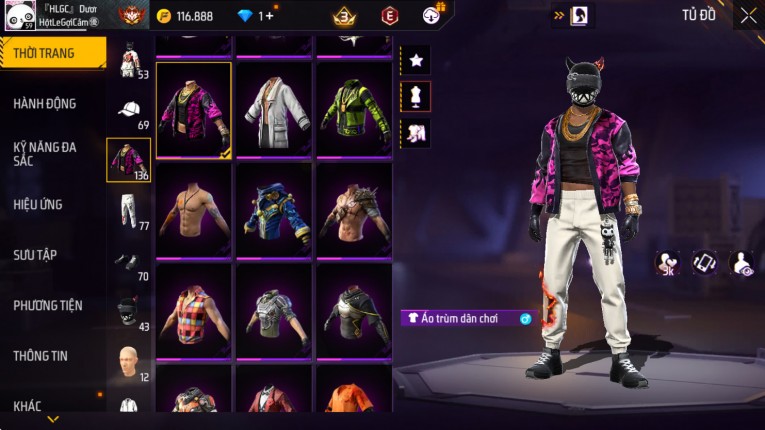765x430 pixels.
Task: Toggle the eye icon to hide character parts
Action: (742, 263)
